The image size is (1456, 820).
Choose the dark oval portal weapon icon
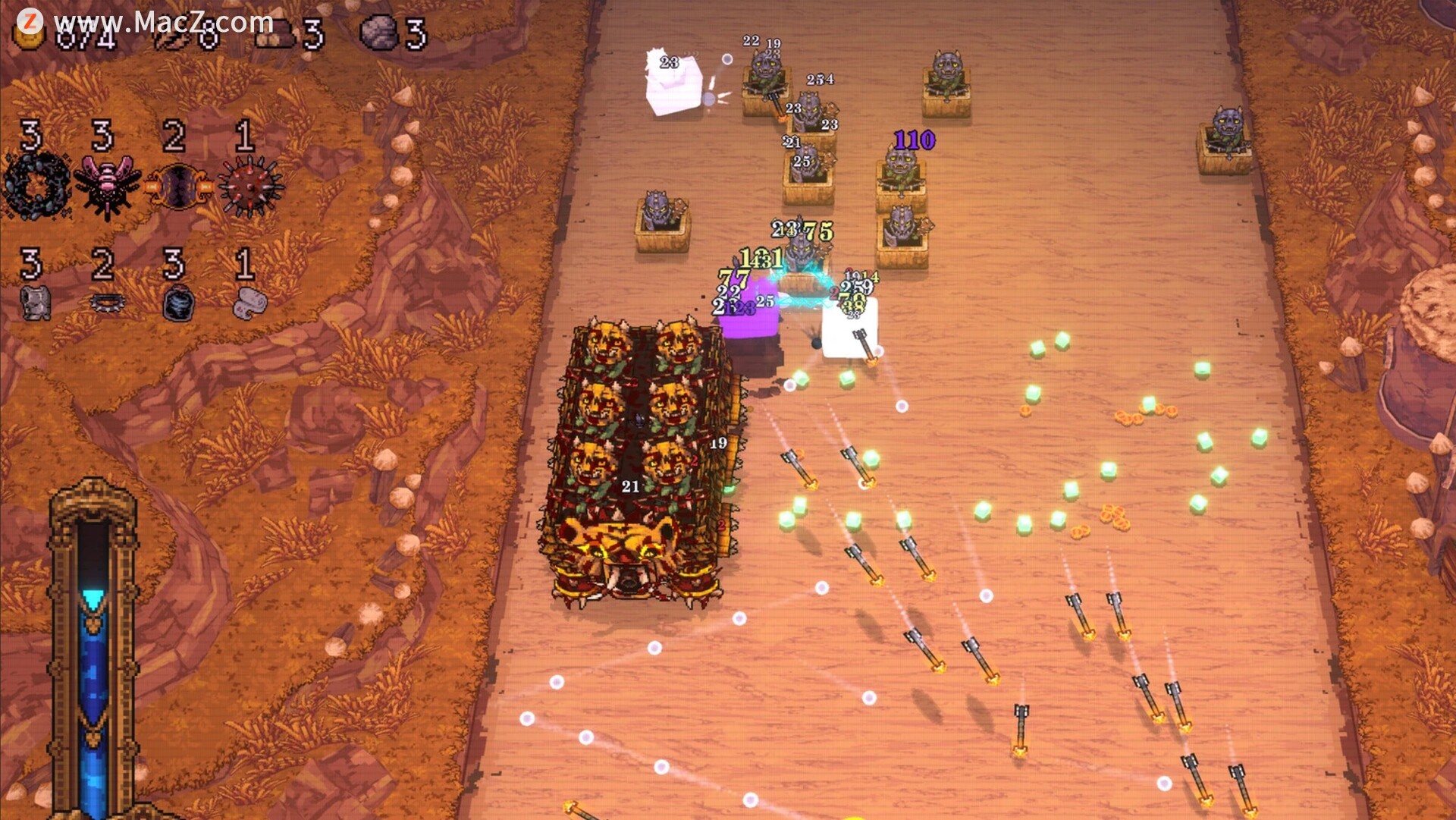pos(178,186)
